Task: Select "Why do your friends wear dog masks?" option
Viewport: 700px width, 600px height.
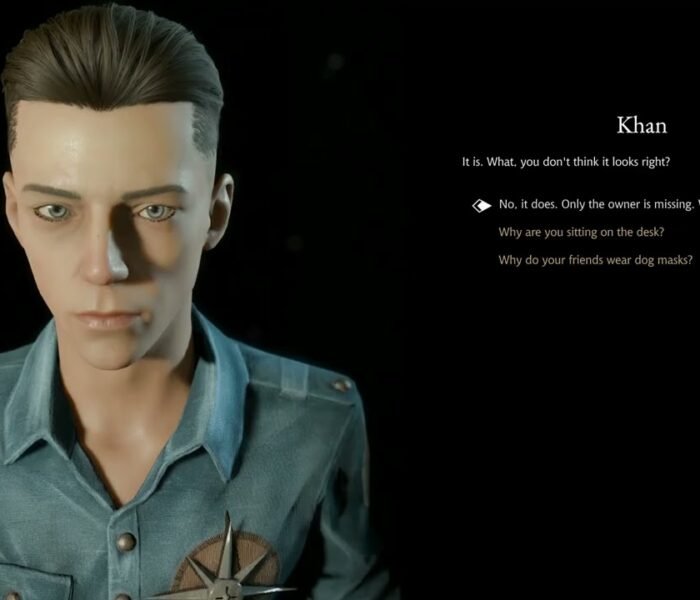Action: click(595, 261)
